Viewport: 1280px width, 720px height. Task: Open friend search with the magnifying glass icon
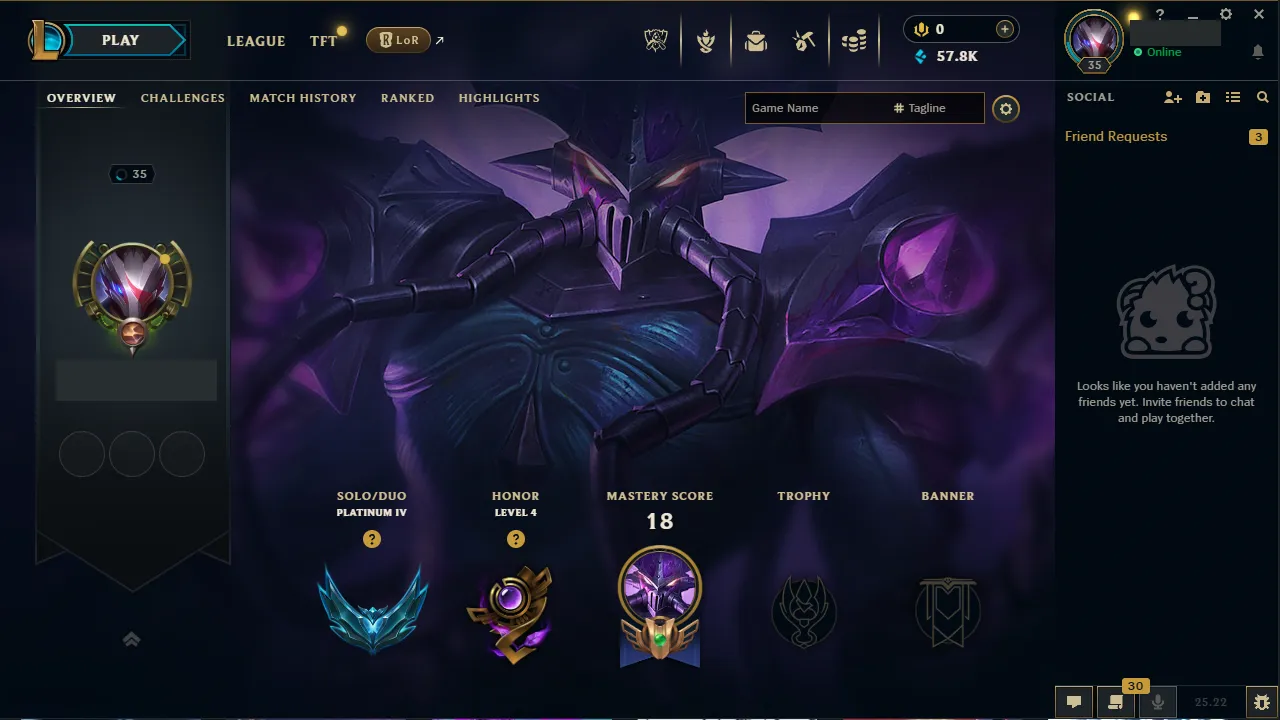[1262, 97]
